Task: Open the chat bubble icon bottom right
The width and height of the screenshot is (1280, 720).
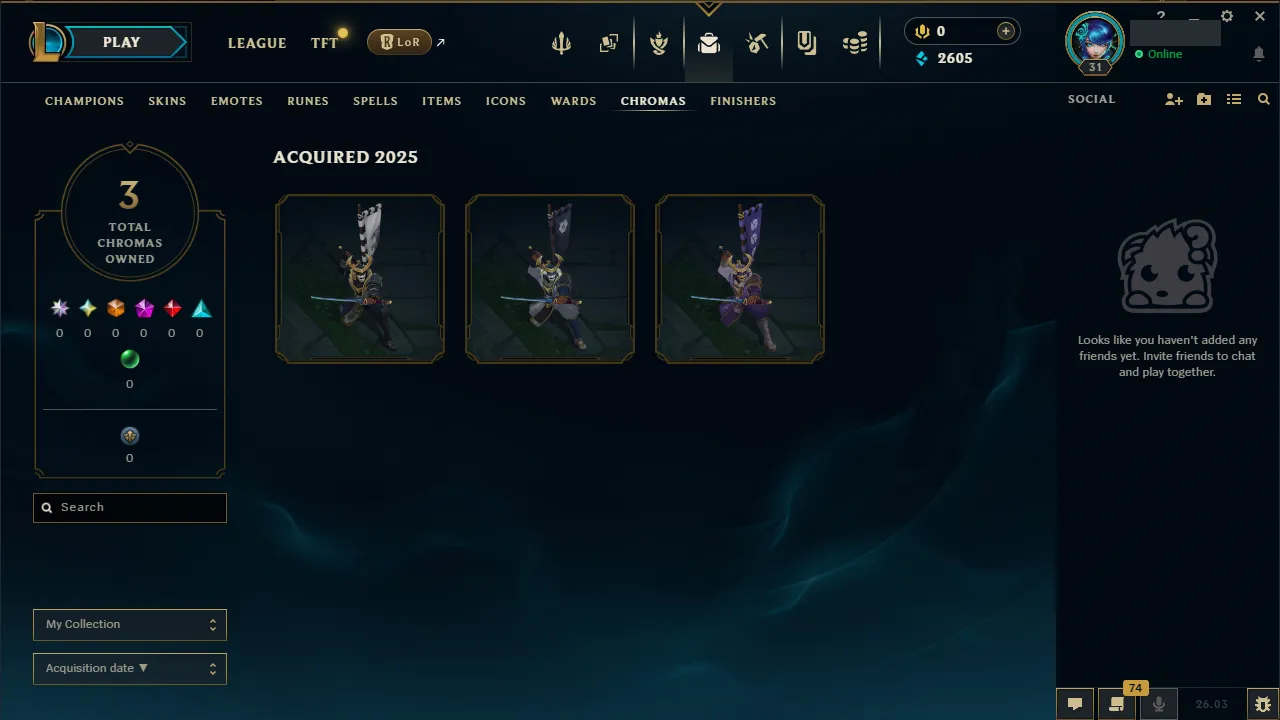Action: [x=1074, y=705]
